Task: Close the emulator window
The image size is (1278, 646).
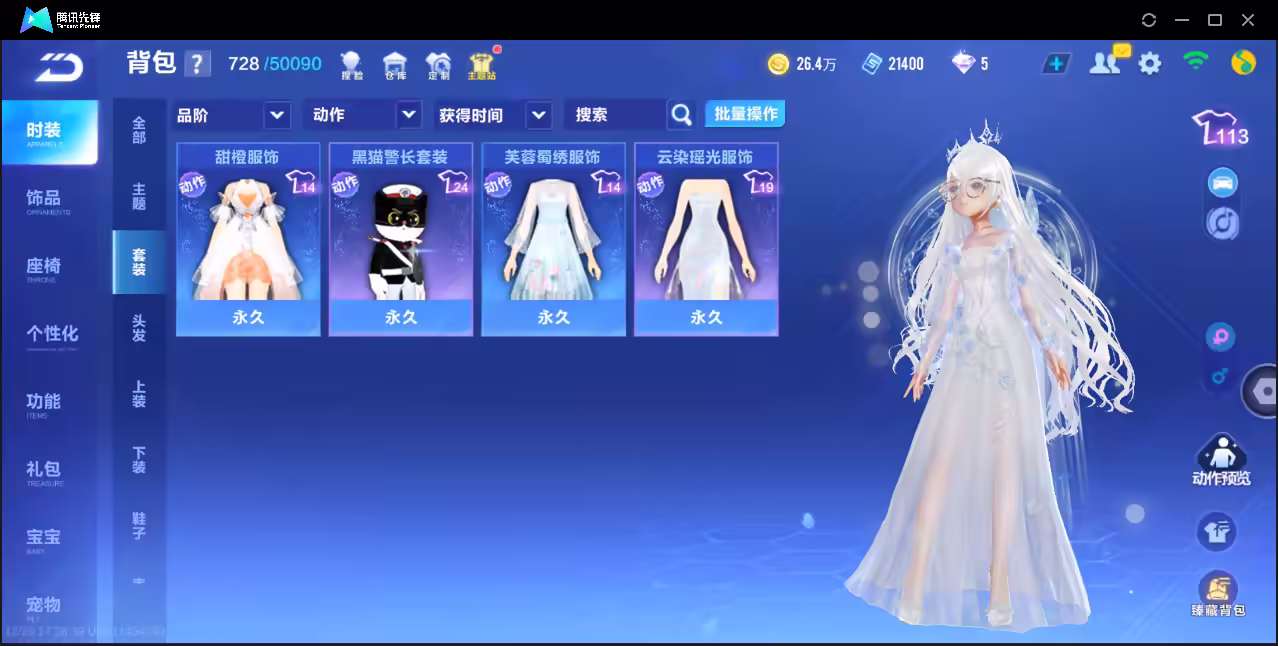Action: click(x=1248, y=20)
